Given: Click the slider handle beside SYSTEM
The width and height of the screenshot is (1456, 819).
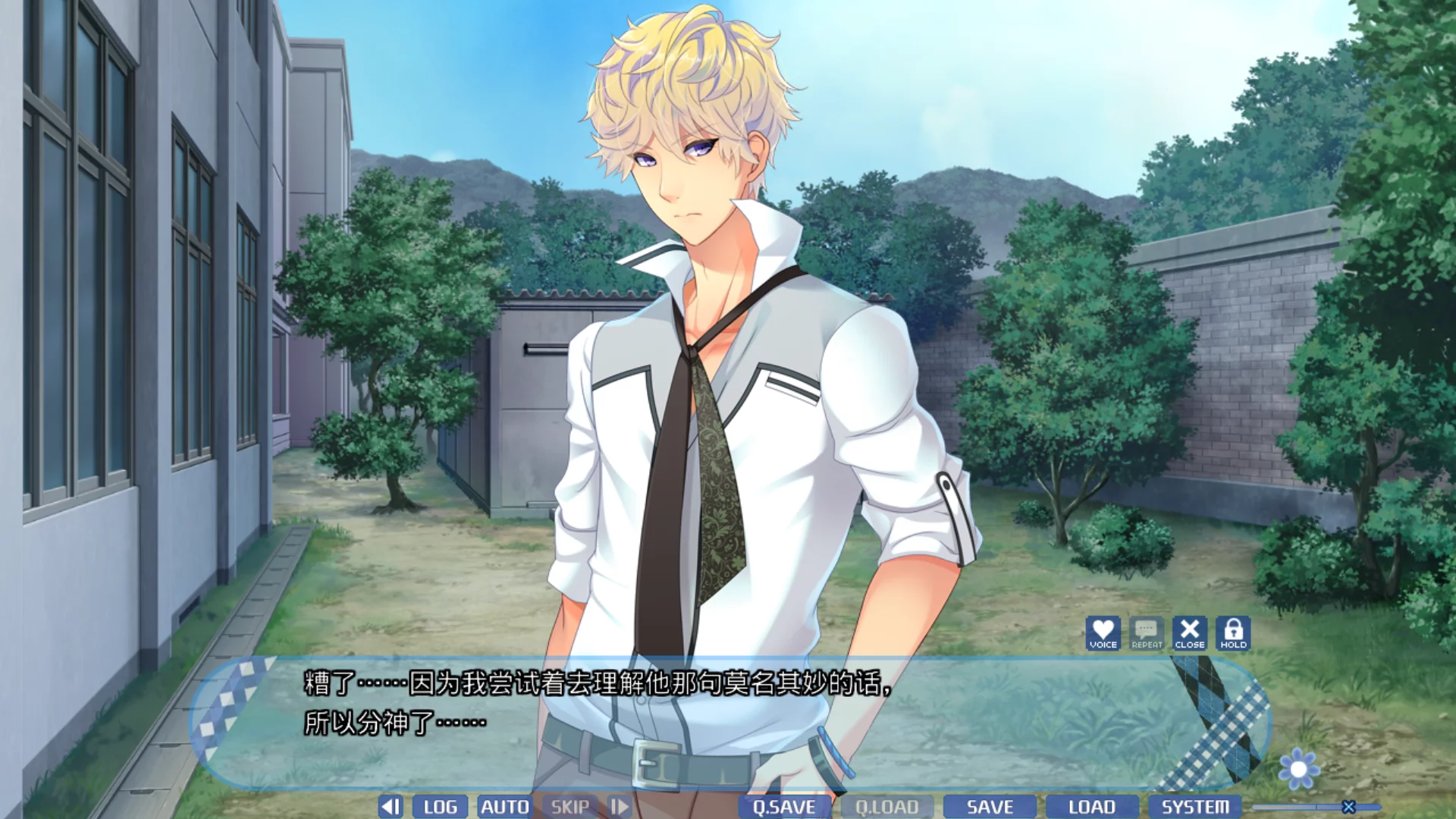Looking at the screenshot, I should pos(1348,807).
